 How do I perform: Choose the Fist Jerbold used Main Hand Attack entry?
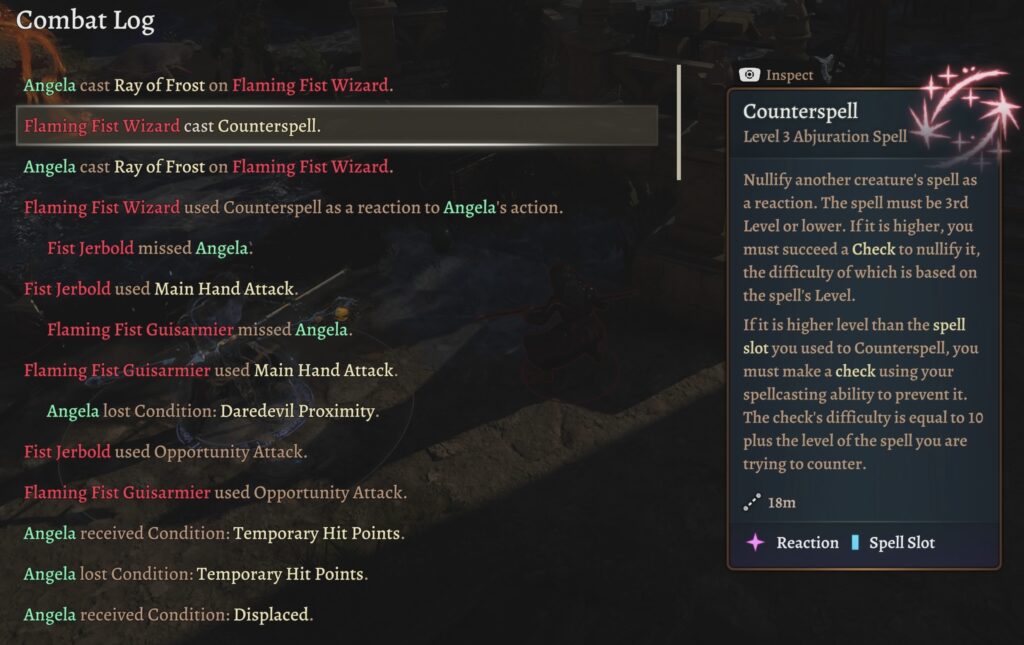point(160,289)
